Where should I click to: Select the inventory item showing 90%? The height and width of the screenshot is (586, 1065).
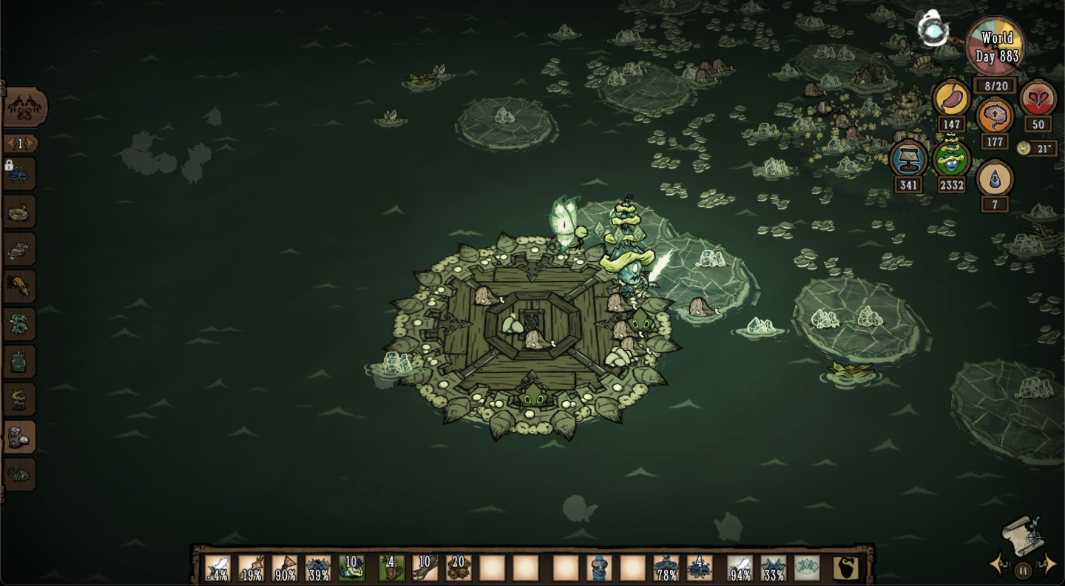click(x=284, y=568)
